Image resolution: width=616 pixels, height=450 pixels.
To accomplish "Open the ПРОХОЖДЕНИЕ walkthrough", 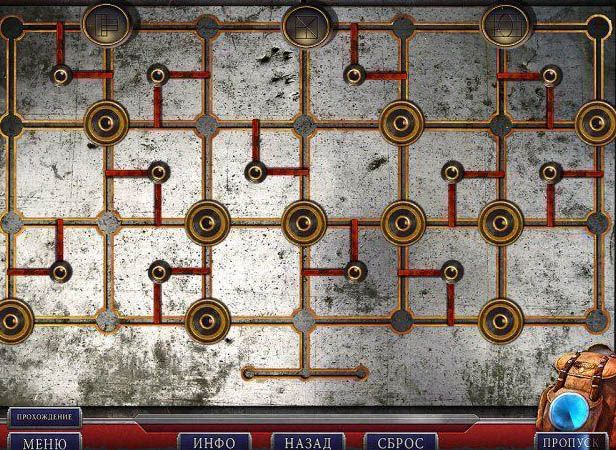I will [x=44, y=416].
